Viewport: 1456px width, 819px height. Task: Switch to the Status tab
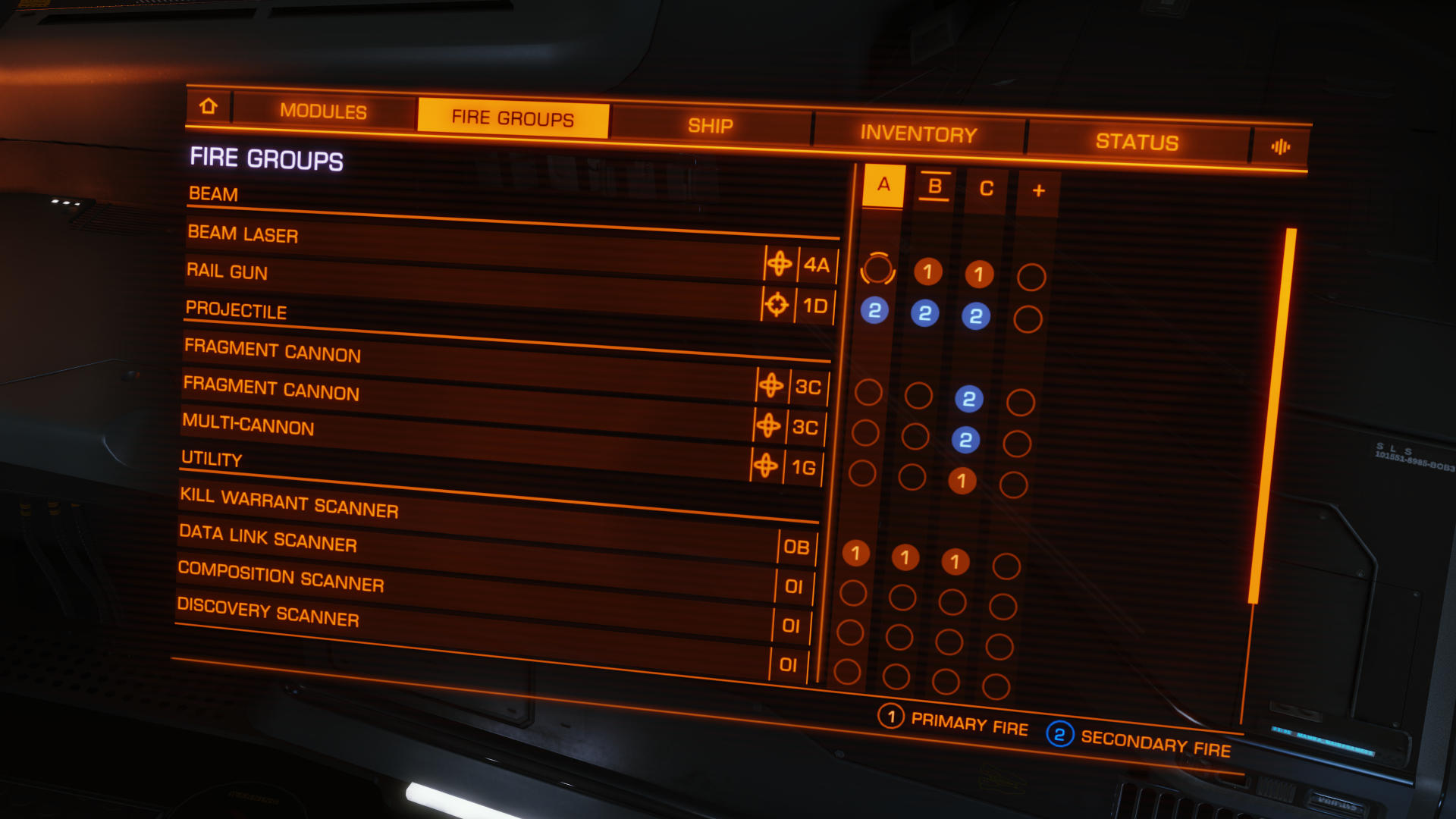coord(1137,142)
